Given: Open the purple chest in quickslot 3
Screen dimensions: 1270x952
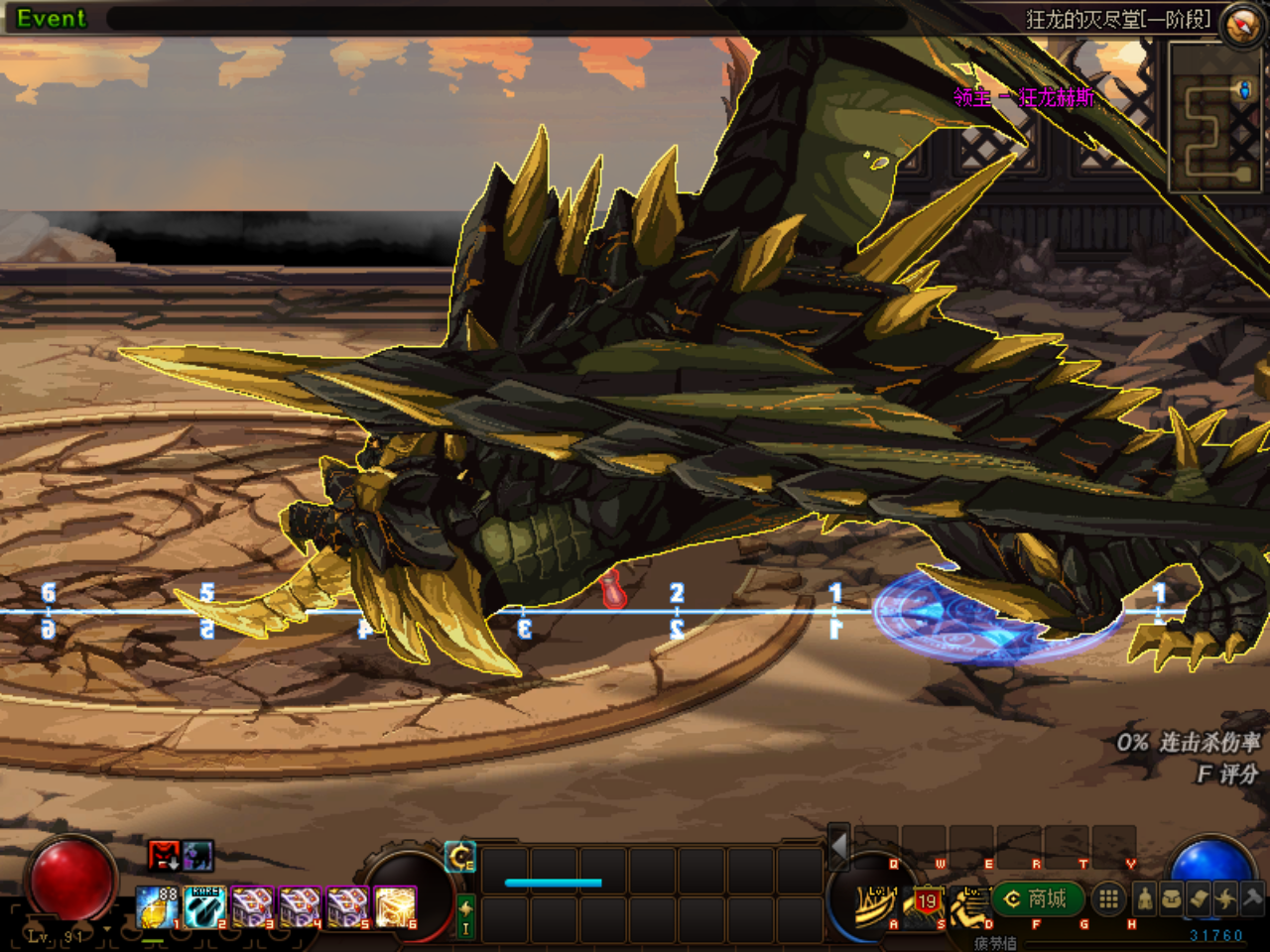Looking at the screenshot, I should 251,908.
